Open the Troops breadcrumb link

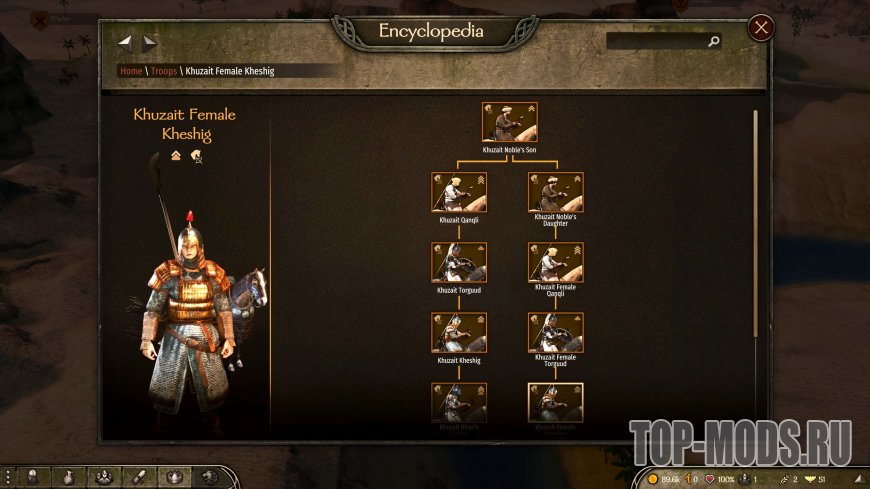click(x=164, y=71)
